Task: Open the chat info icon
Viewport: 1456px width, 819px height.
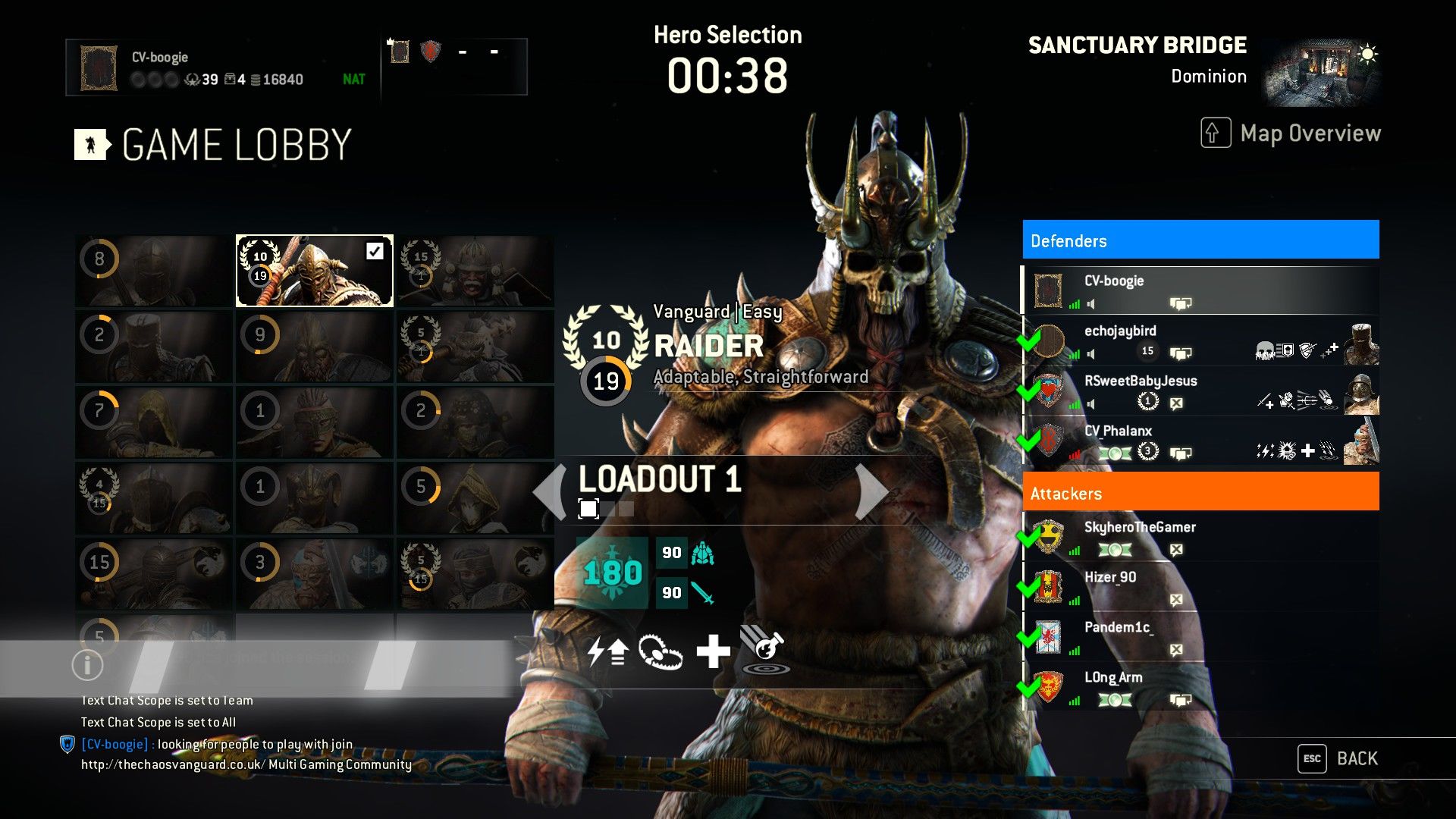Action: [x=87, y=665]
